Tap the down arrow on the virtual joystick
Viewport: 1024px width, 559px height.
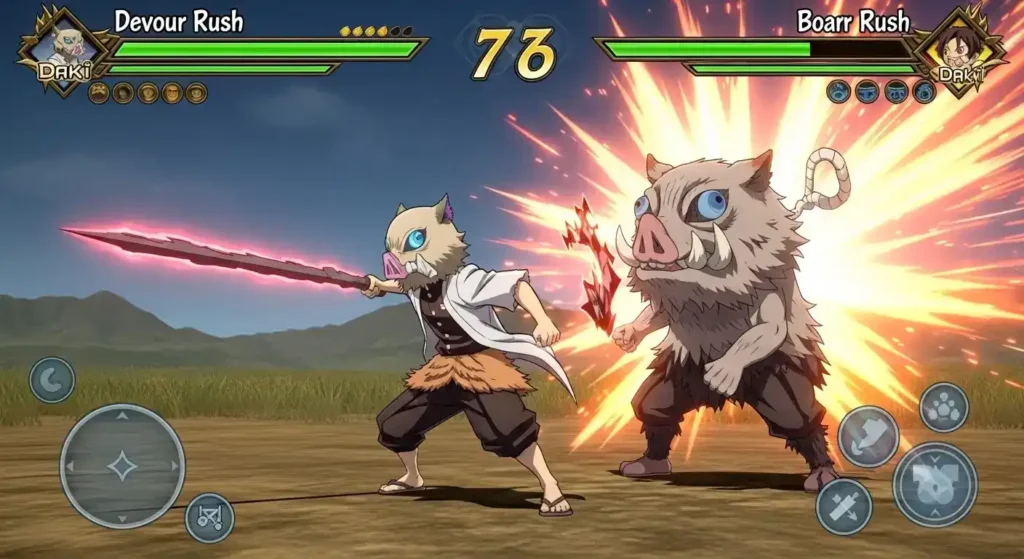(122, 517)
